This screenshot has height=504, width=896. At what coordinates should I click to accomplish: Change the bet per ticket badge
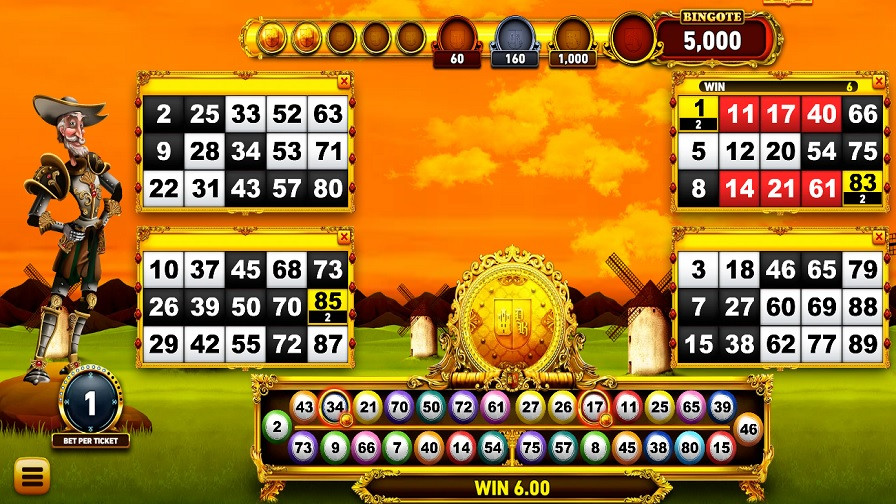(x=89, y=405)
